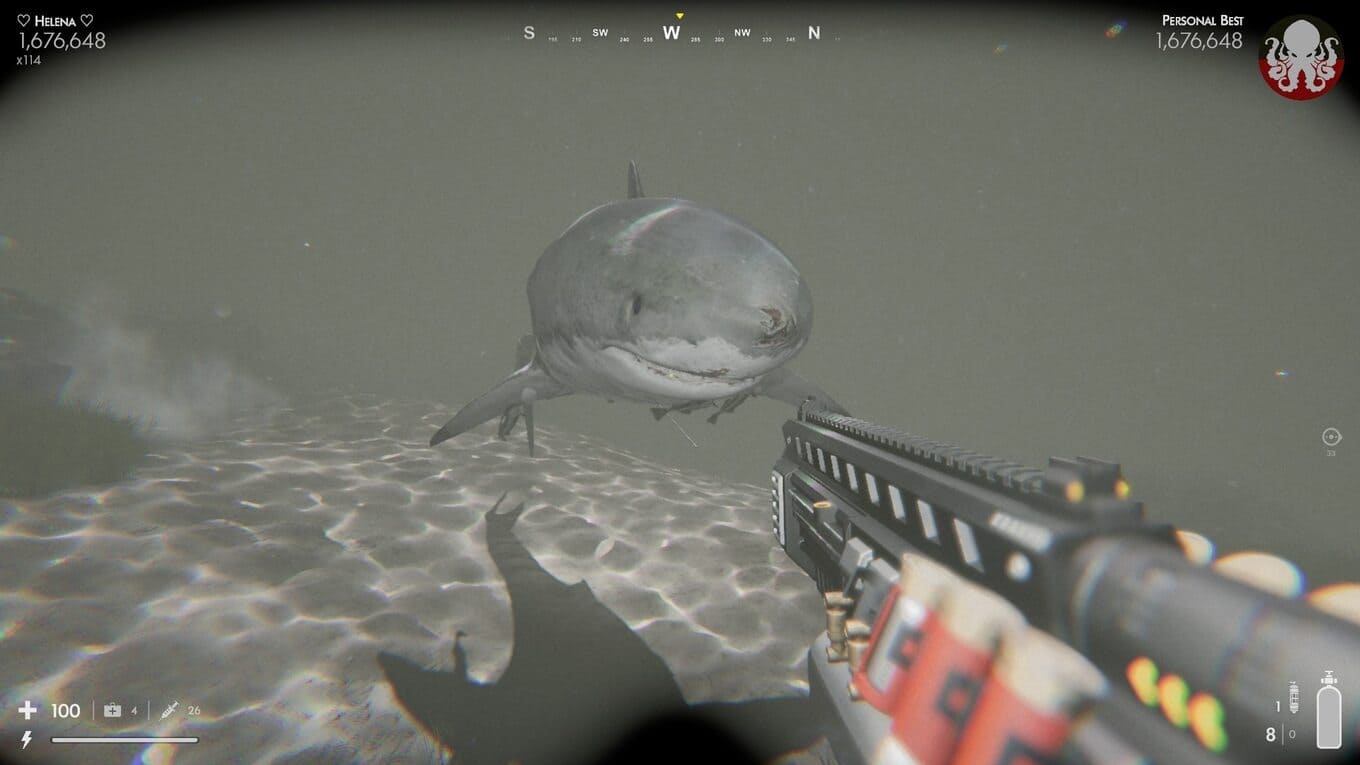
Task: Click the red octopus emblem
Action: [1300, 57]
